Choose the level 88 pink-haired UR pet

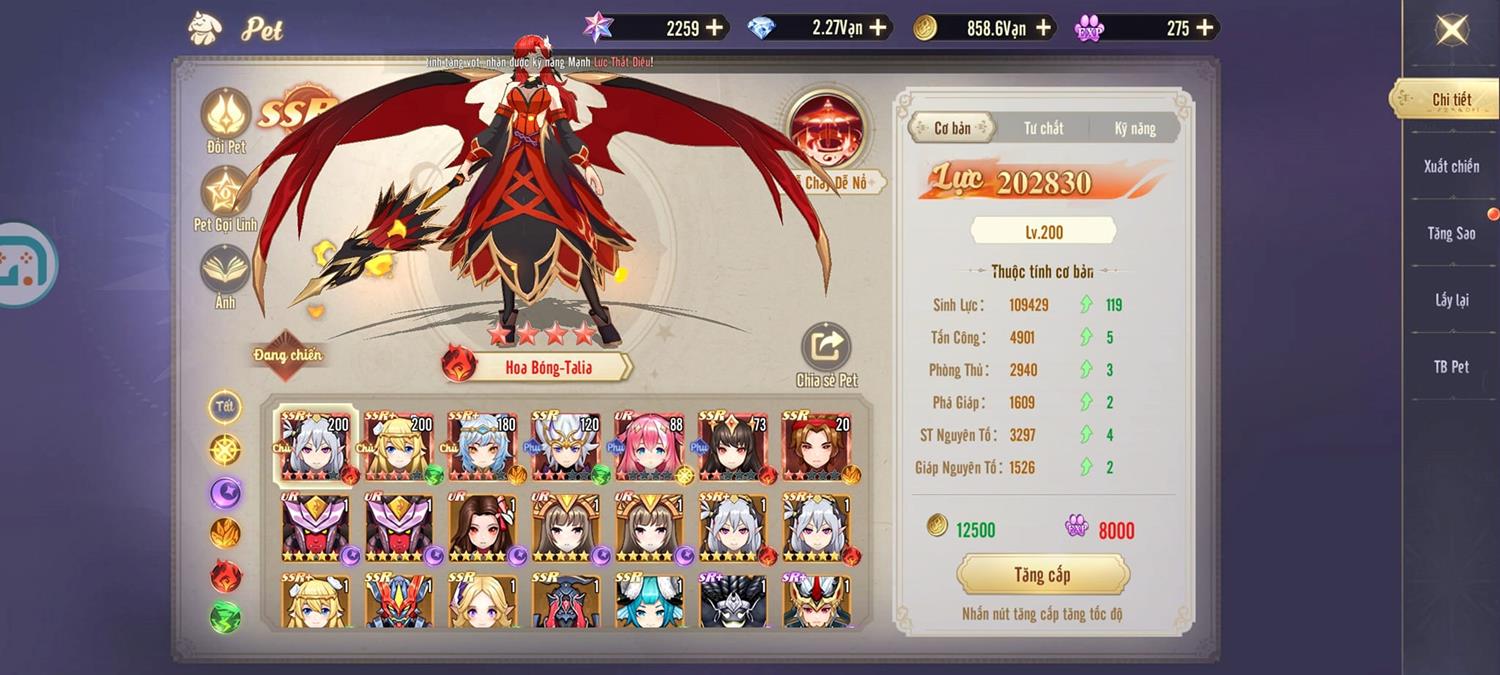pyautogui.click(x=649, y=446)
